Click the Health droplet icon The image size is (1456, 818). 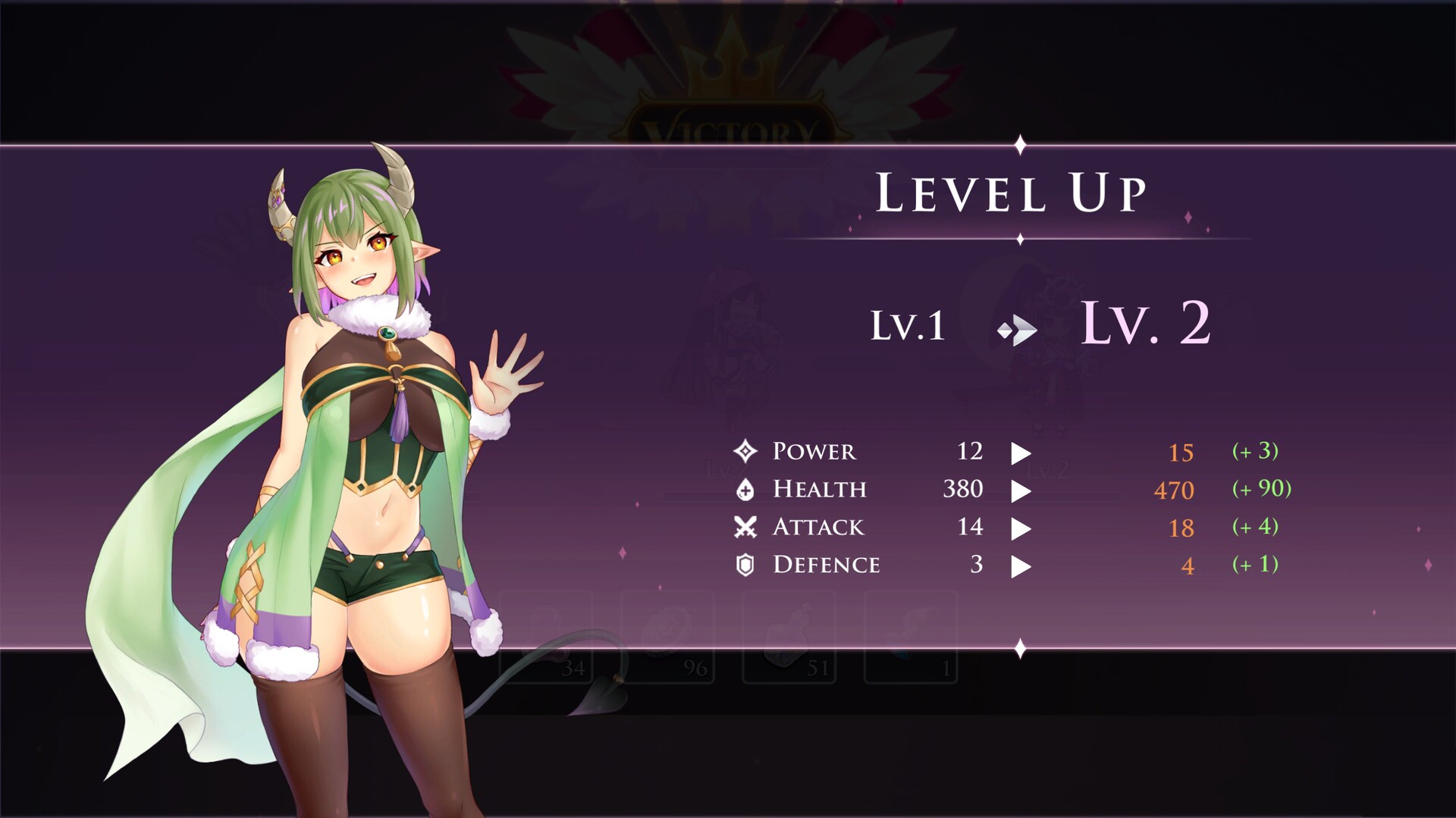tap(747, 489)
